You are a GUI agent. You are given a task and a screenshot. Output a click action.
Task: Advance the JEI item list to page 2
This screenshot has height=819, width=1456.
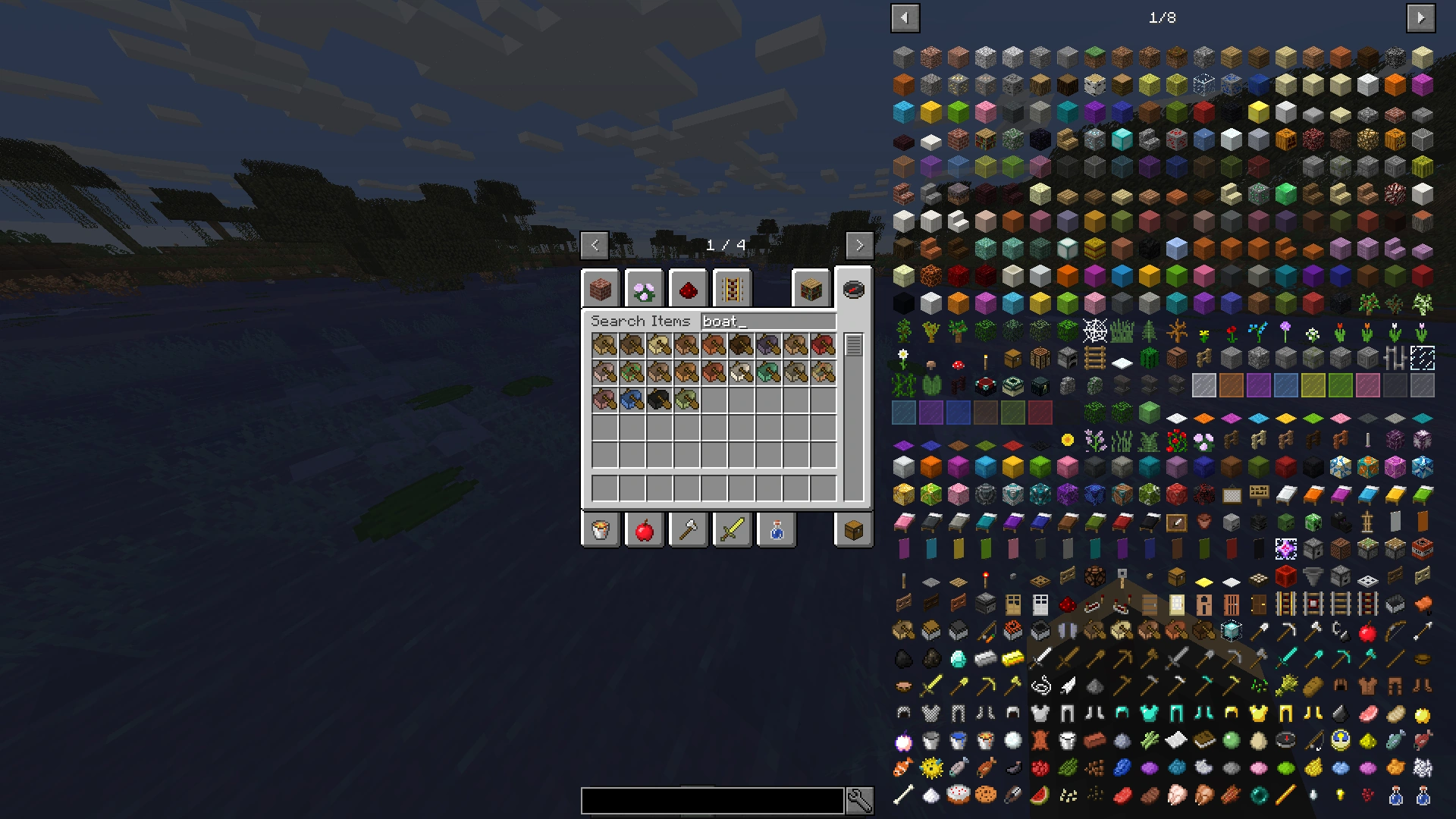(1421, 17)
